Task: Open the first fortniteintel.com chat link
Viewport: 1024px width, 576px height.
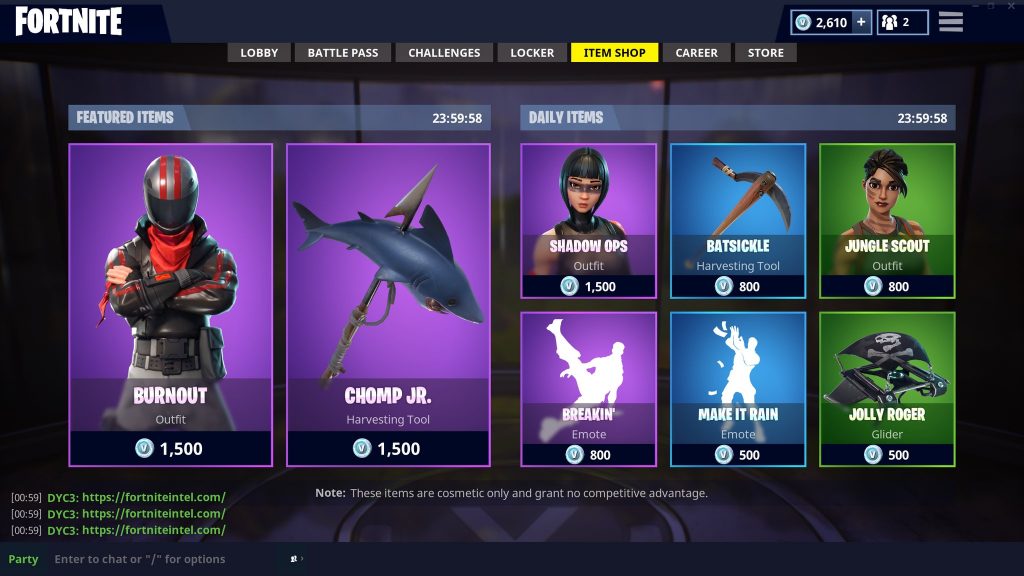Action: tap(153, 497)
